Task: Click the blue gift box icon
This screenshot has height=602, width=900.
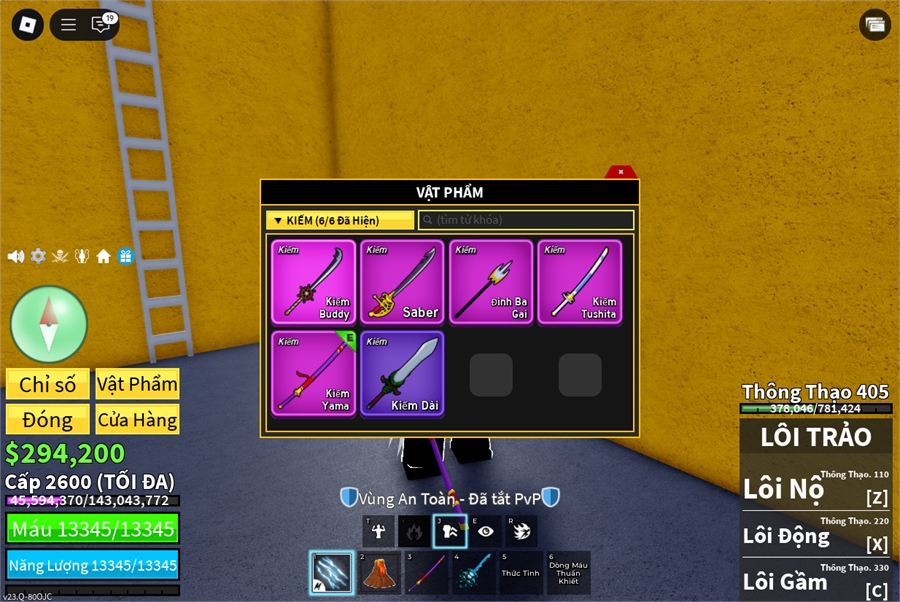Action: point(125,256)
